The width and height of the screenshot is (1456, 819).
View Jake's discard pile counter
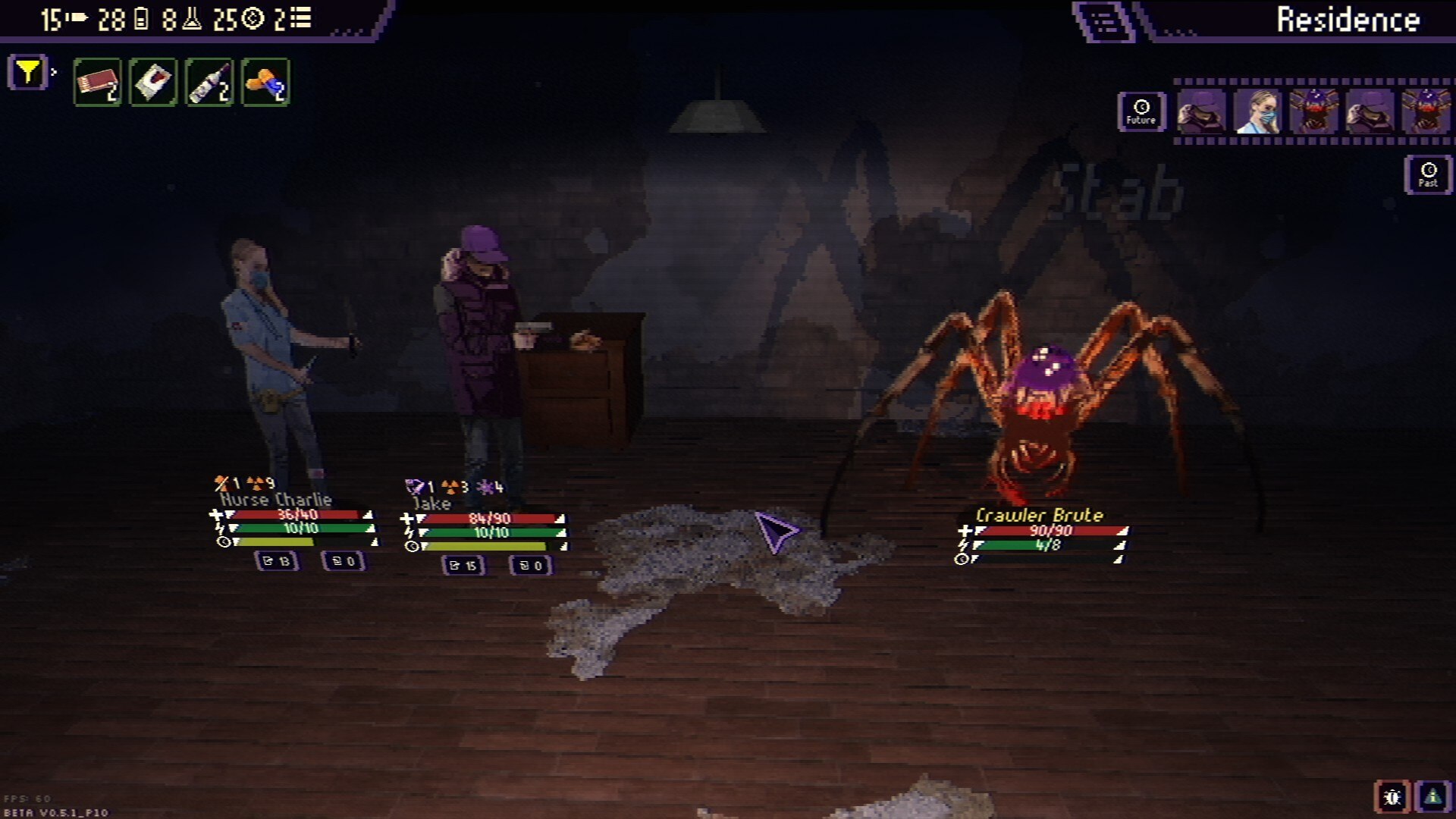[x=531, y=565]
